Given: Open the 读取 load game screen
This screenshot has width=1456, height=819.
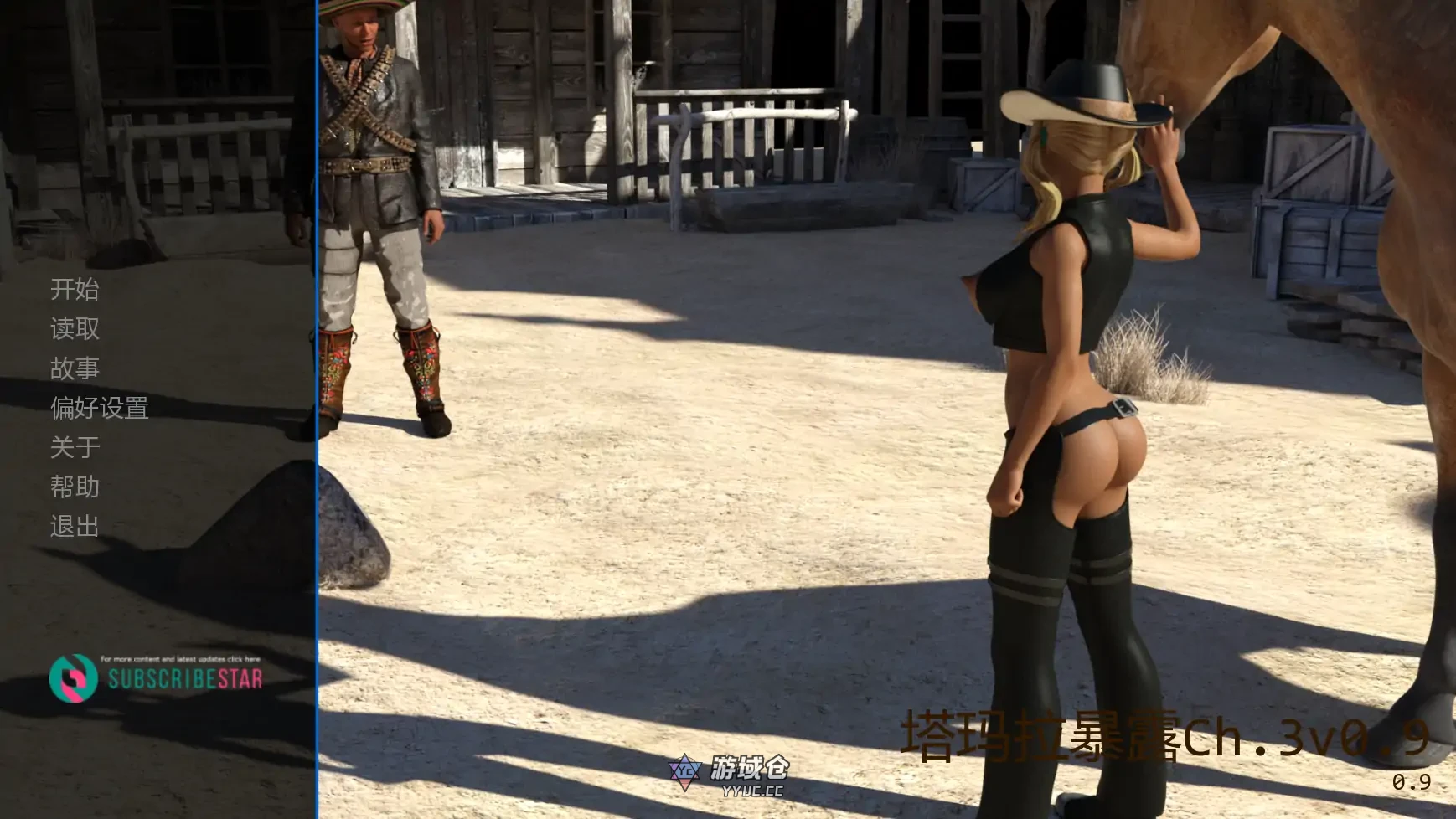Looking at the screenshot, I should [x=74, y=328].
